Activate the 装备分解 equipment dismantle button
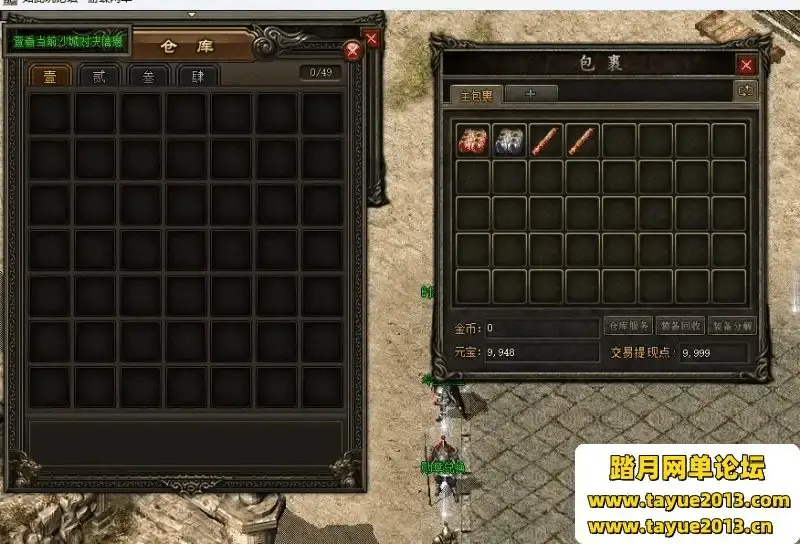 [x=732, y=326]
